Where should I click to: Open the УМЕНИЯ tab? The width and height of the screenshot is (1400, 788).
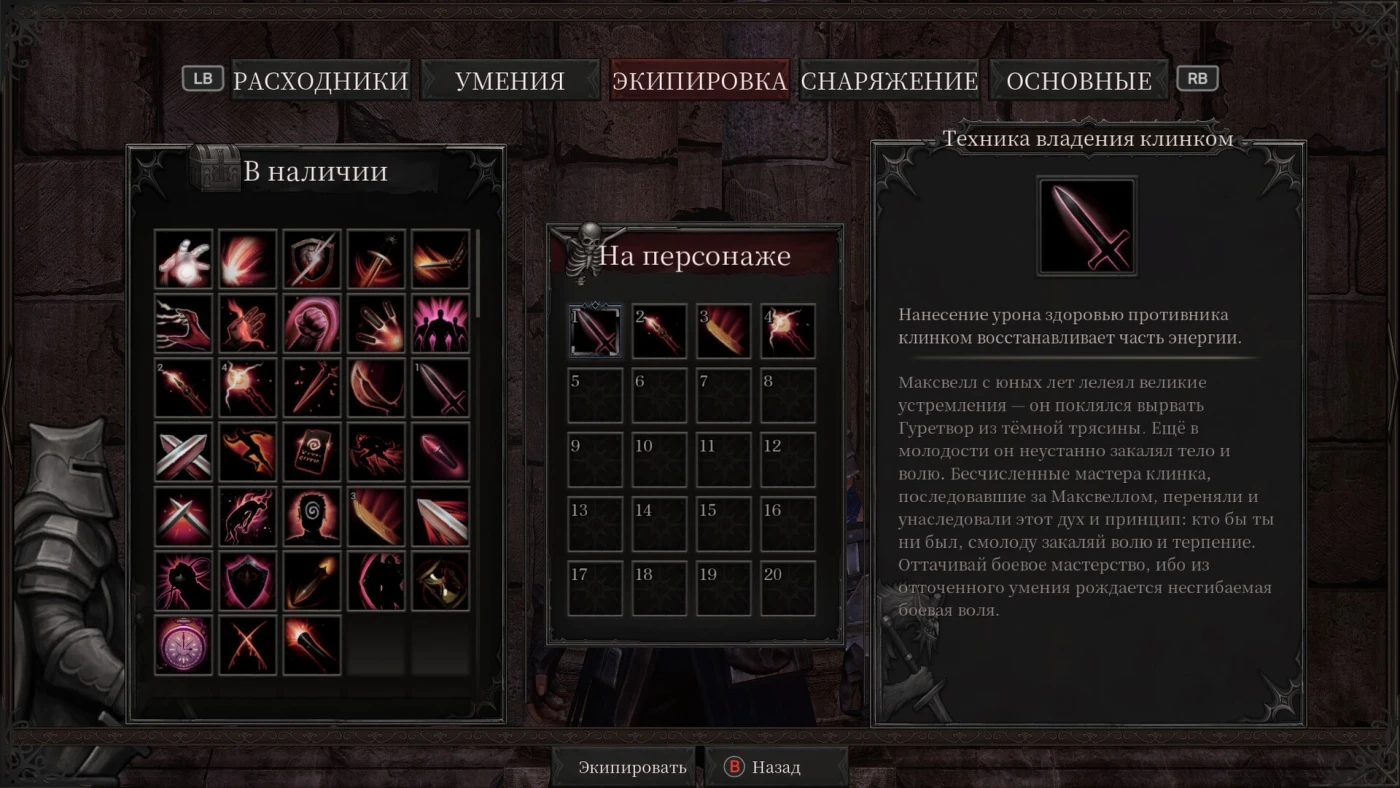click(509, 81)
